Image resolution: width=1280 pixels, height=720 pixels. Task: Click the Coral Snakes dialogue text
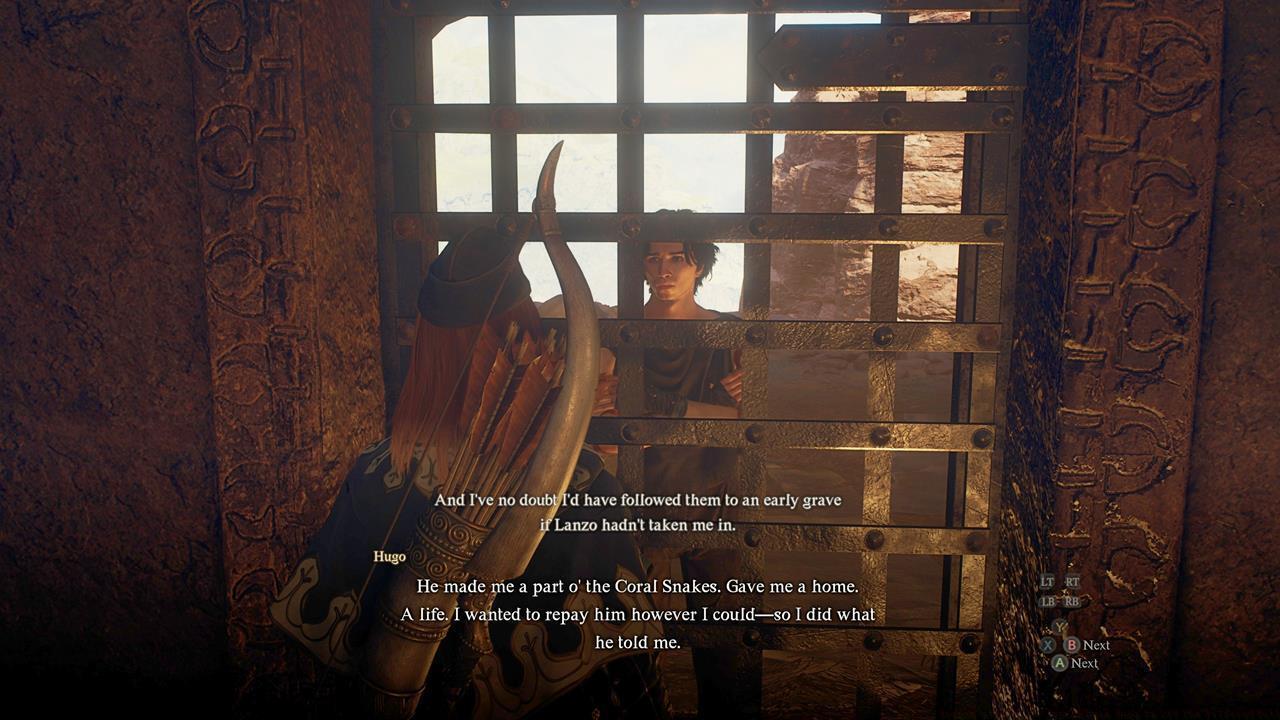pos(640,589)
